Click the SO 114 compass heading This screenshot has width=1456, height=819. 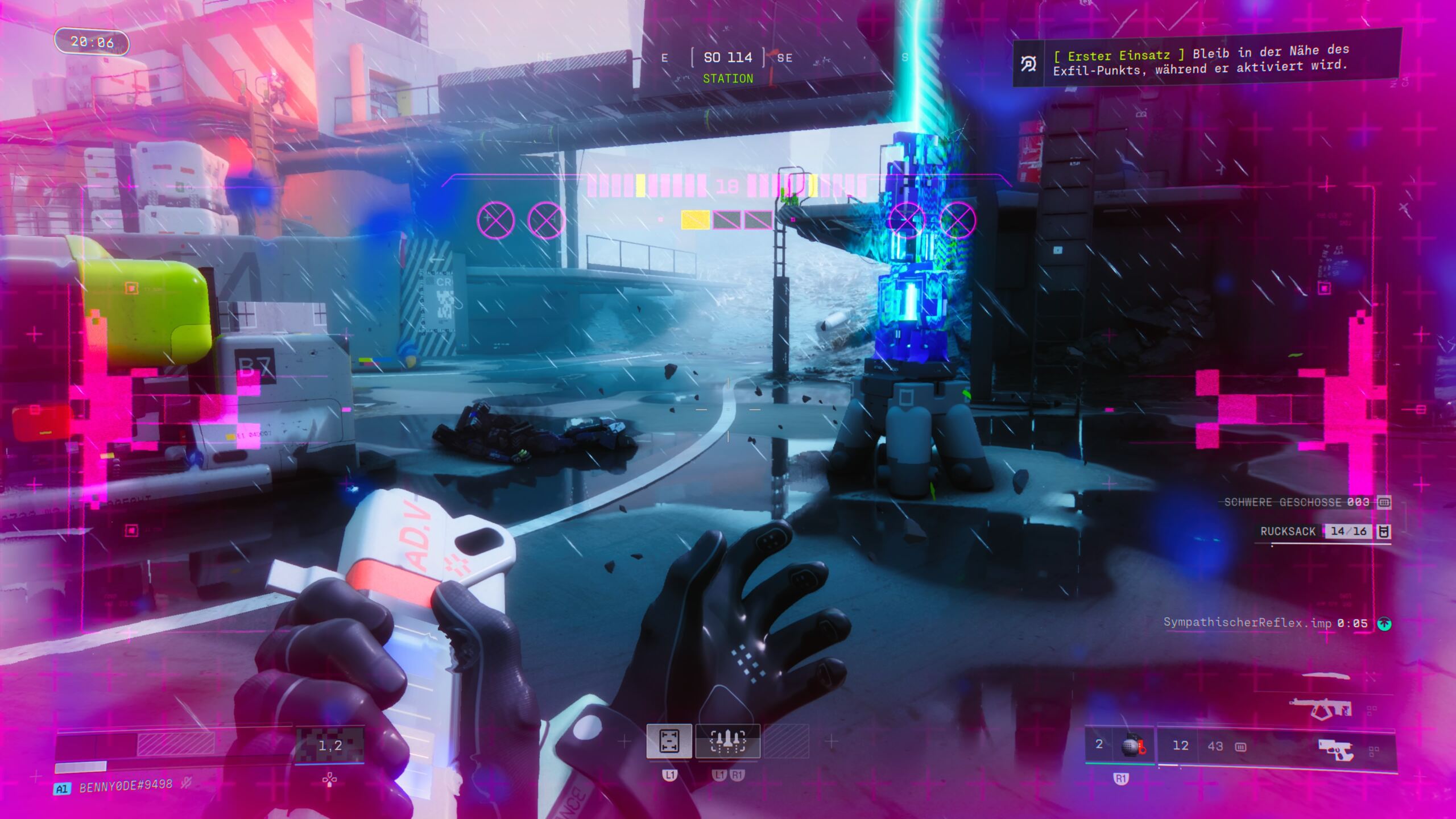coord(727,57)
